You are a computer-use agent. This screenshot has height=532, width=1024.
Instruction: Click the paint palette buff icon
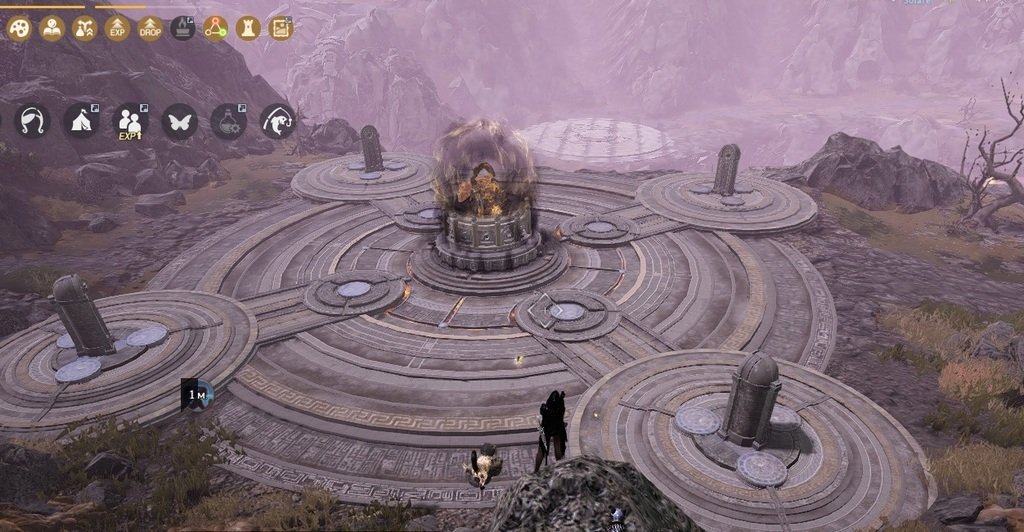coord(19,28)
